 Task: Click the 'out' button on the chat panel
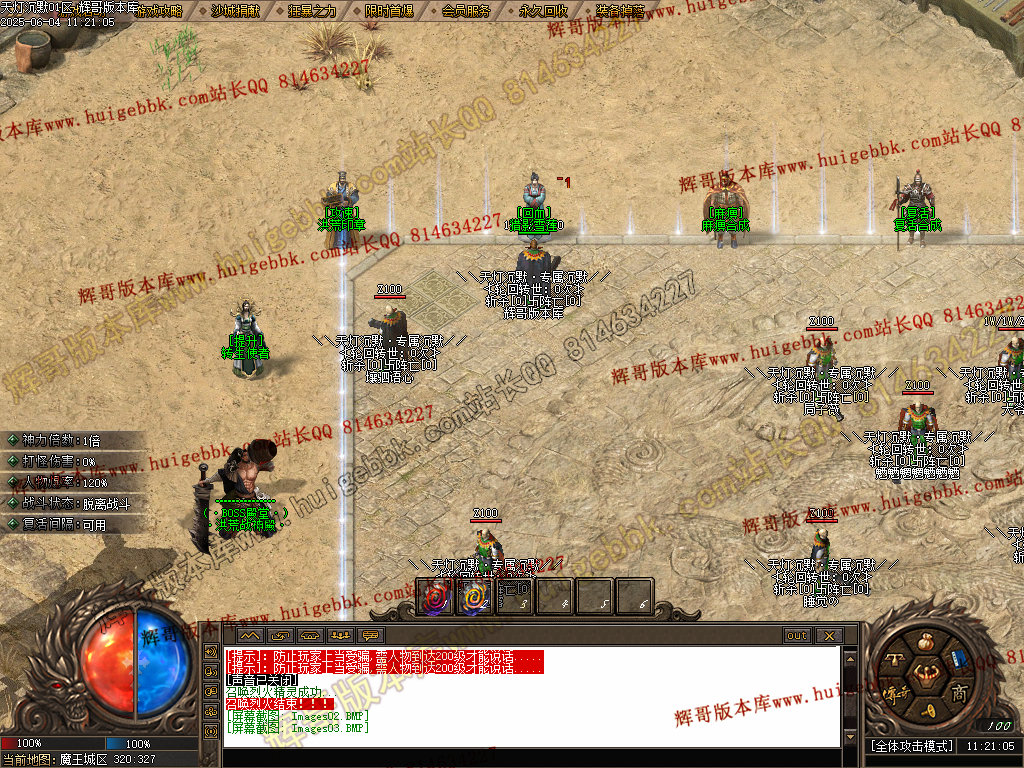pos(797,636)
